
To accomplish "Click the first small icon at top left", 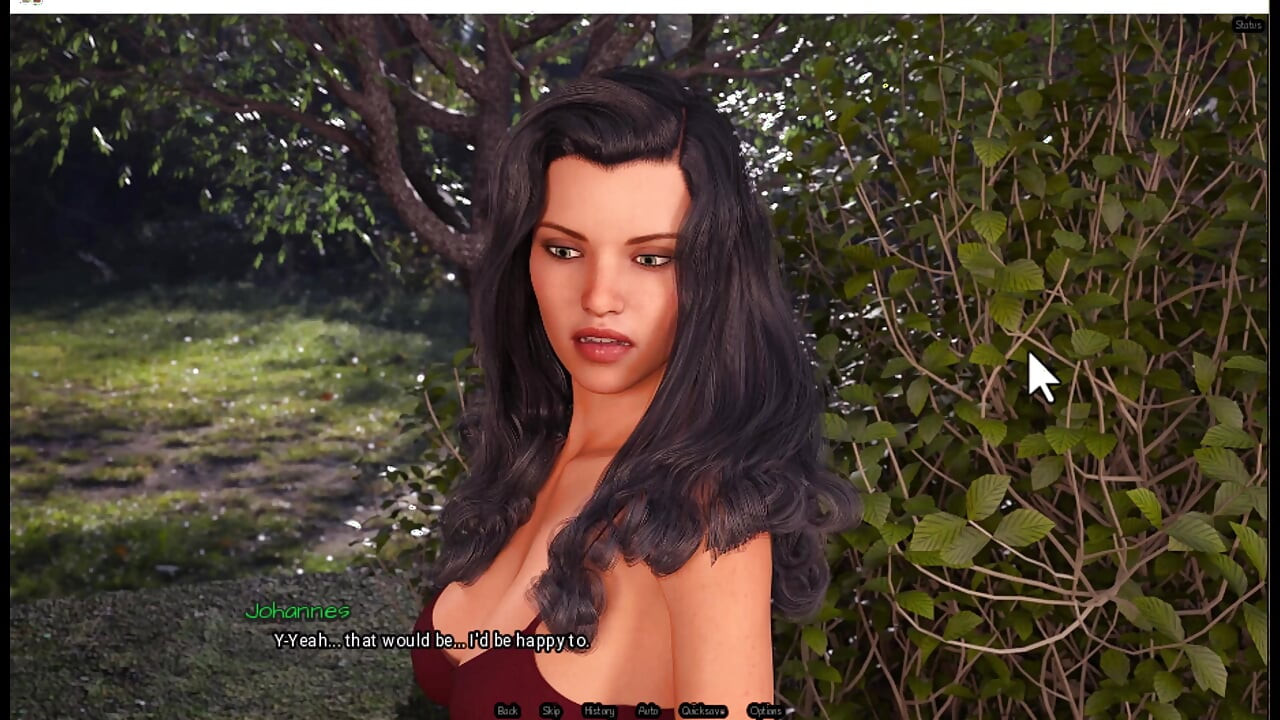I will [25, 3].
